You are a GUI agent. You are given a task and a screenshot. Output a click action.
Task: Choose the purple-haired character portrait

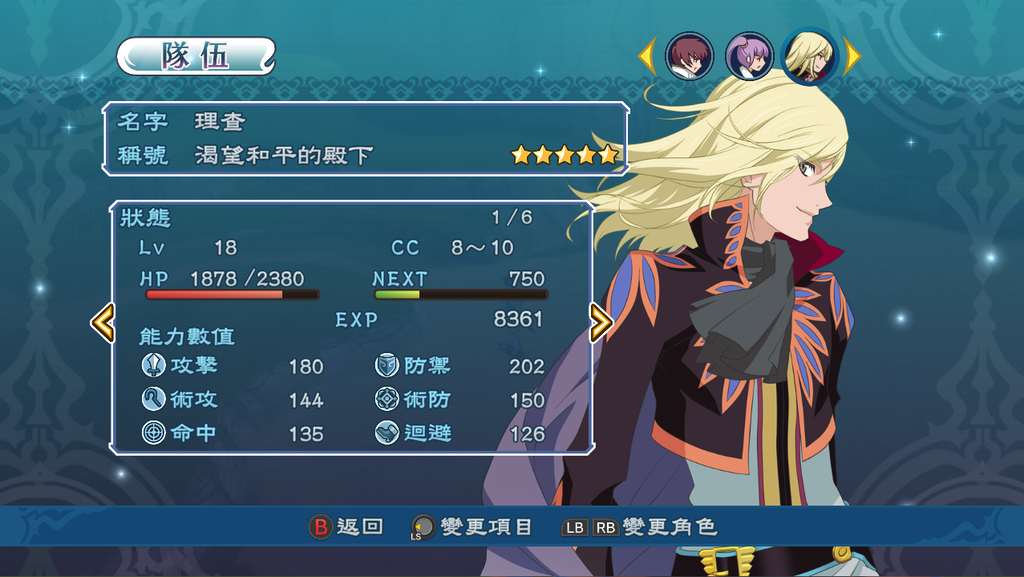(749, 56)
